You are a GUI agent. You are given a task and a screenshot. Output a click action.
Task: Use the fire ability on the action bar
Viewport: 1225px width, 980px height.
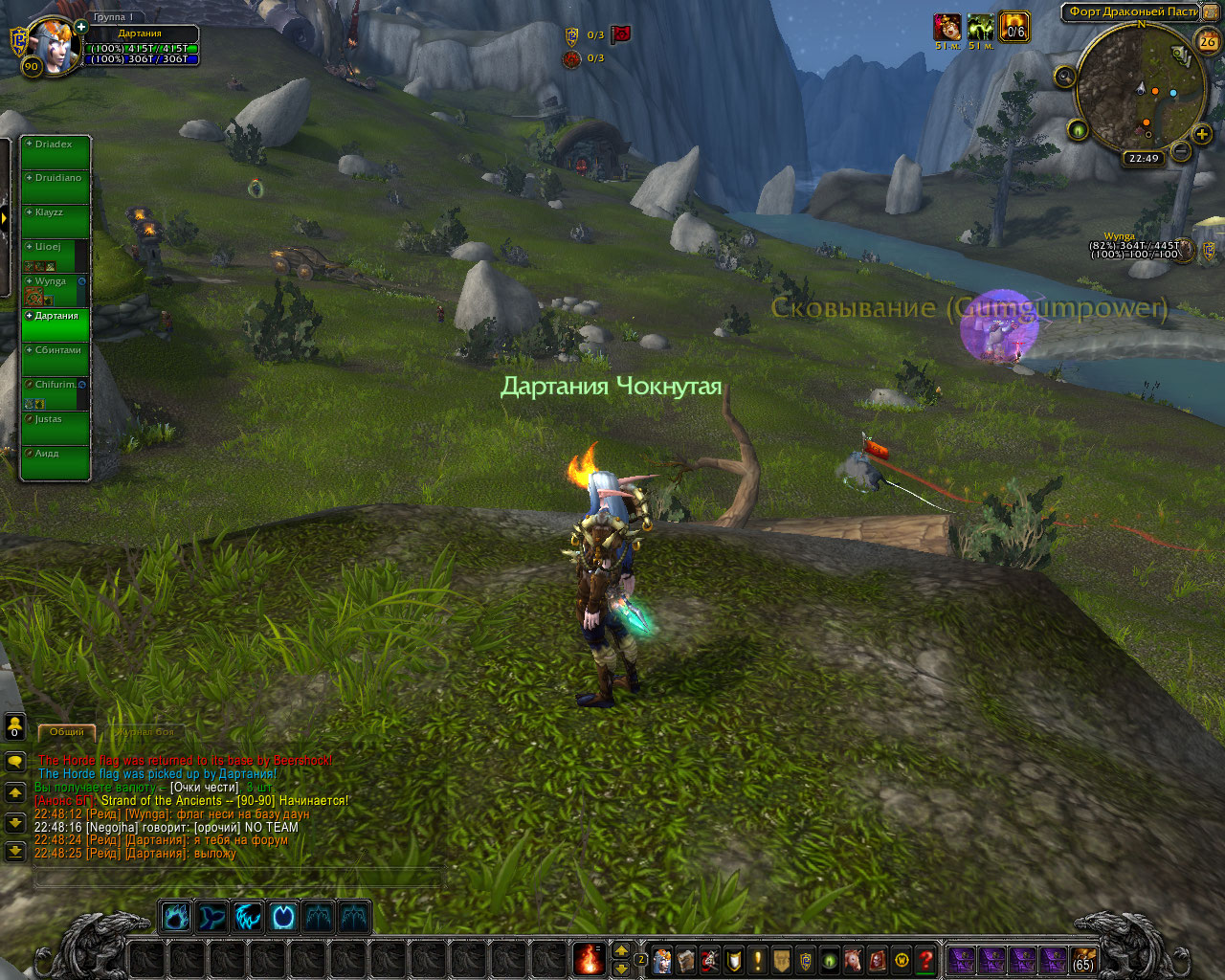click(x=590, y=958)
